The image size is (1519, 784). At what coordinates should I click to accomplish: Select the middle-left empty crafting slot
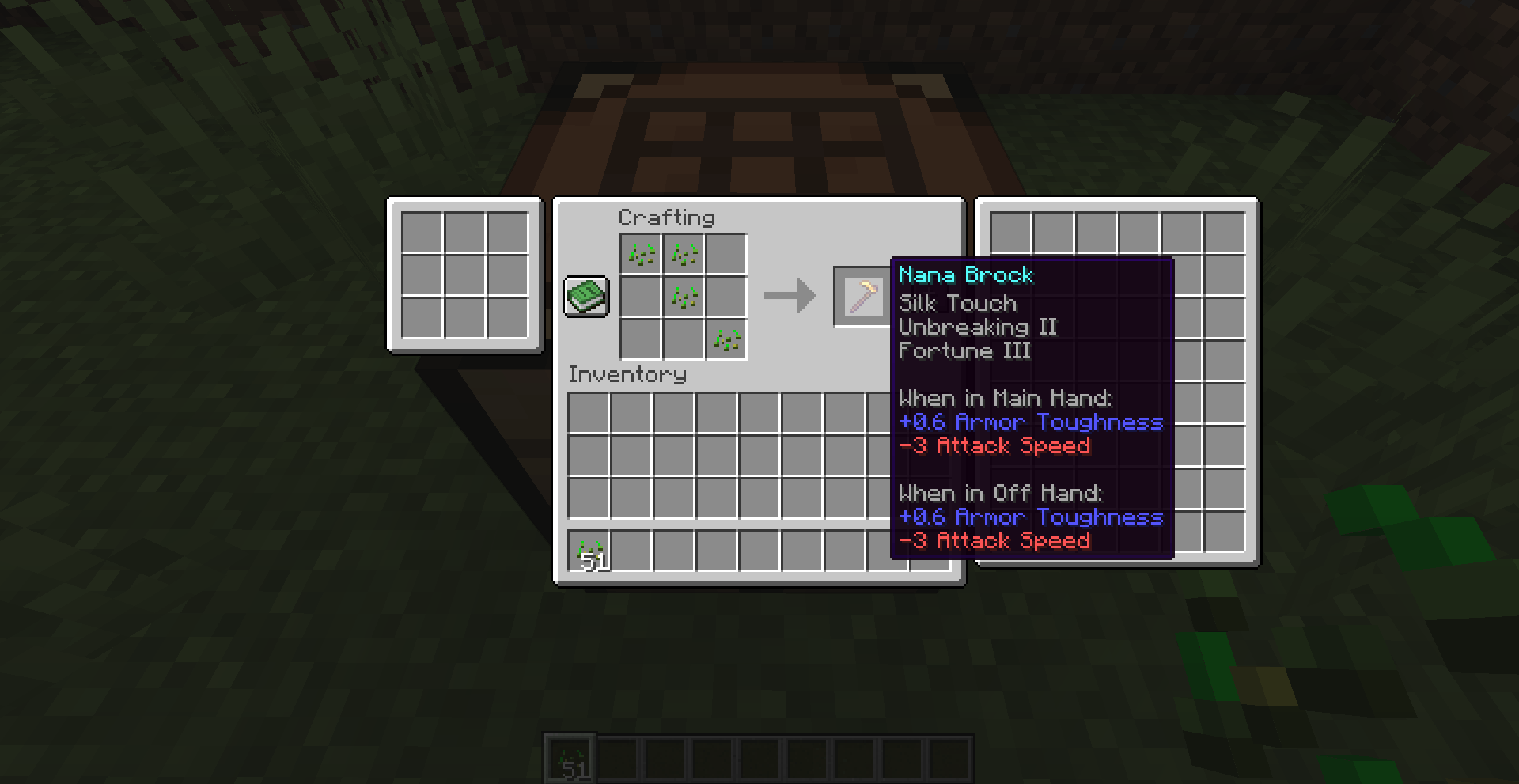point(639,297)
